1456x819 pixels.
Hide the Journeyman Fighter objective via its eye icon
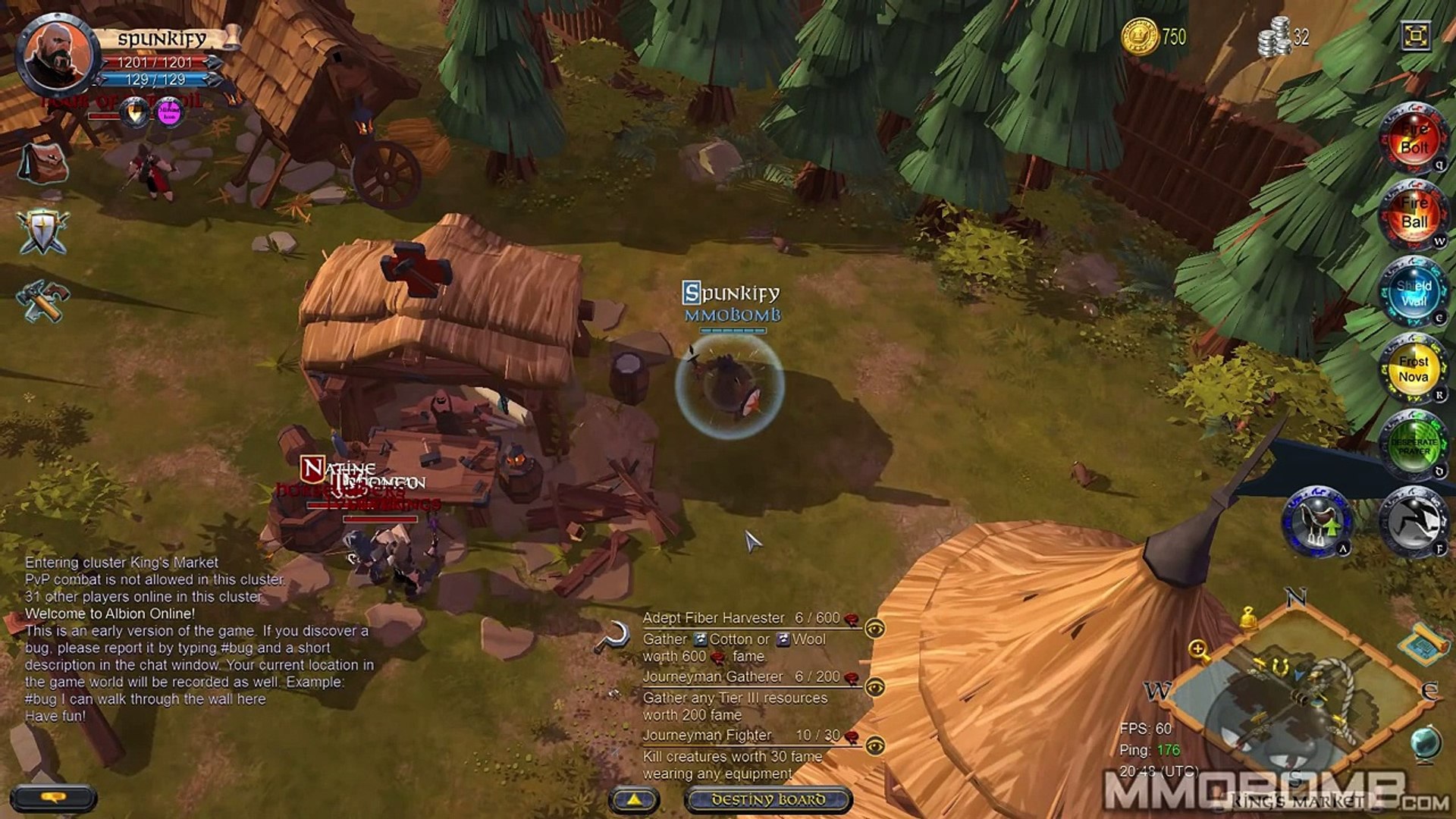[875, 746]
